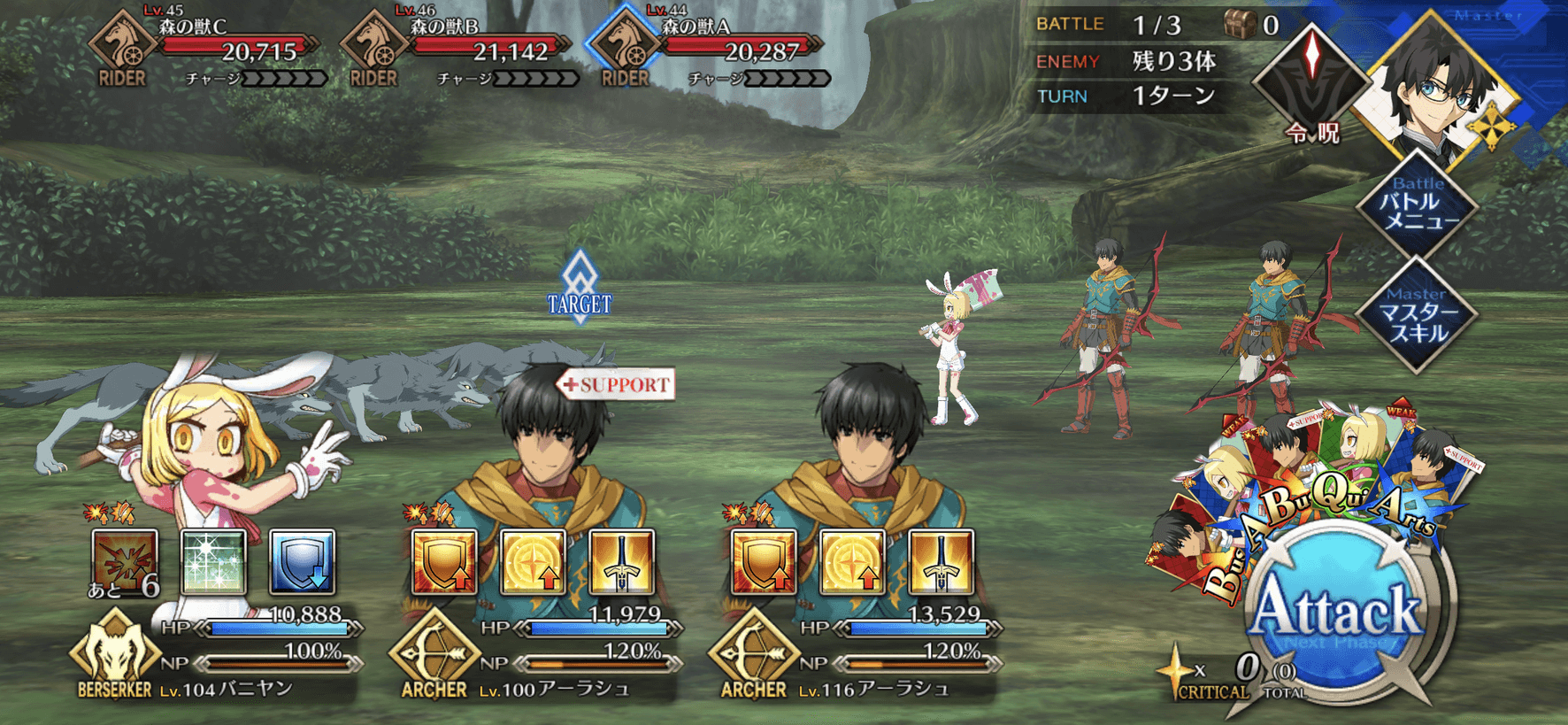Click Bunyan's cooldown skill showing あと6
The height and width of the screenshot is (725, 1568).
point(126,562)
